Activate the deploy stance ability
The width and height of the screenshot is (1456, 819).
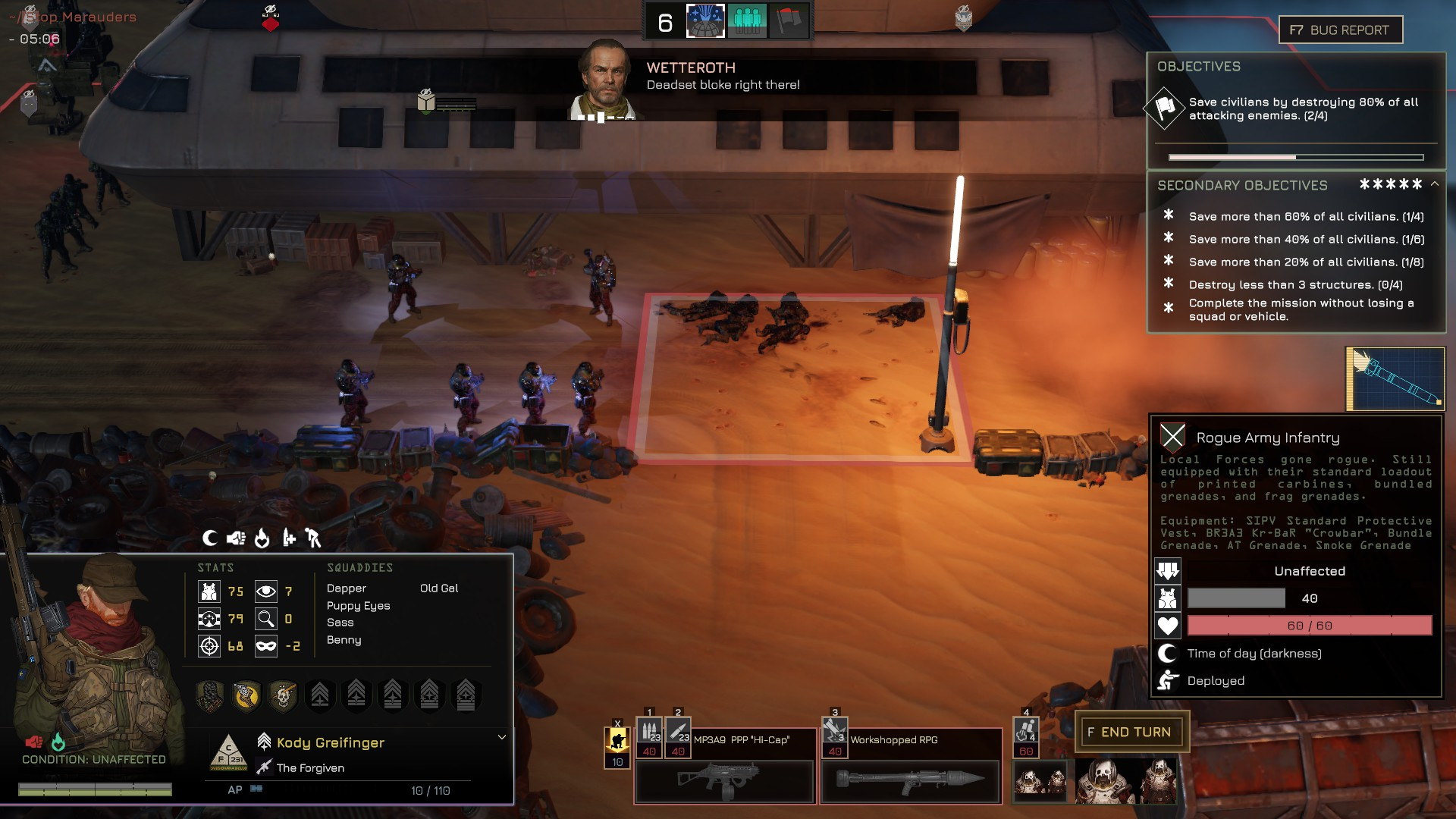[x=617, y=738]
